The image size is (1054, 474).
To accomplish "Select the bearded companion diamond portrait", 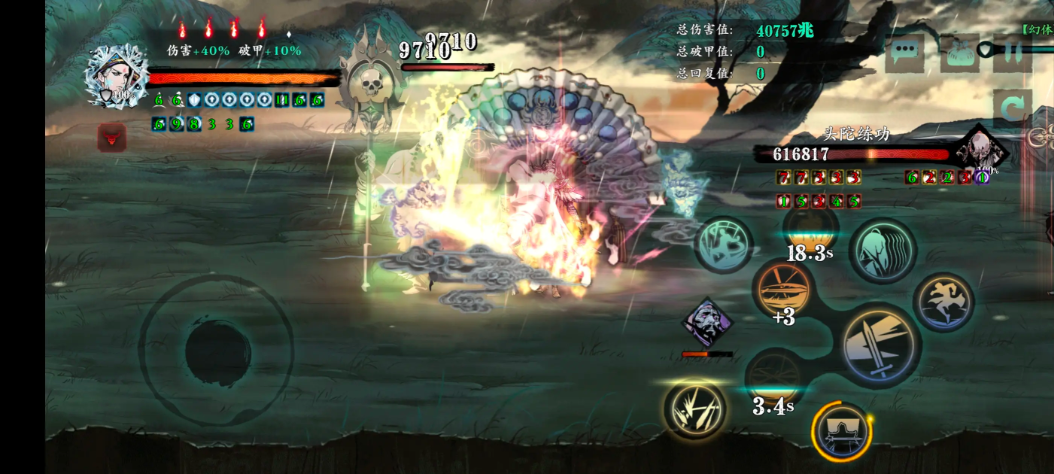I will click(708, 322).
